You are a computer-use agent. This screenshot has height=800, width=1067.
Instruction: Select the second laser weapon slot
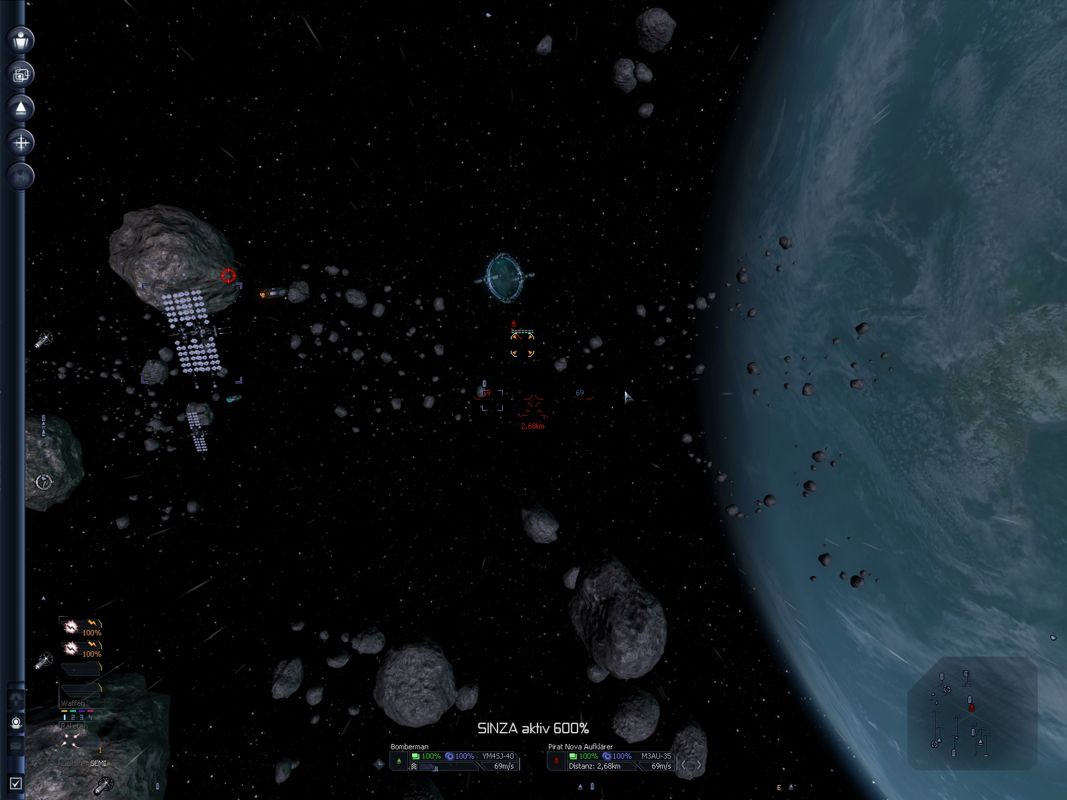71,649
